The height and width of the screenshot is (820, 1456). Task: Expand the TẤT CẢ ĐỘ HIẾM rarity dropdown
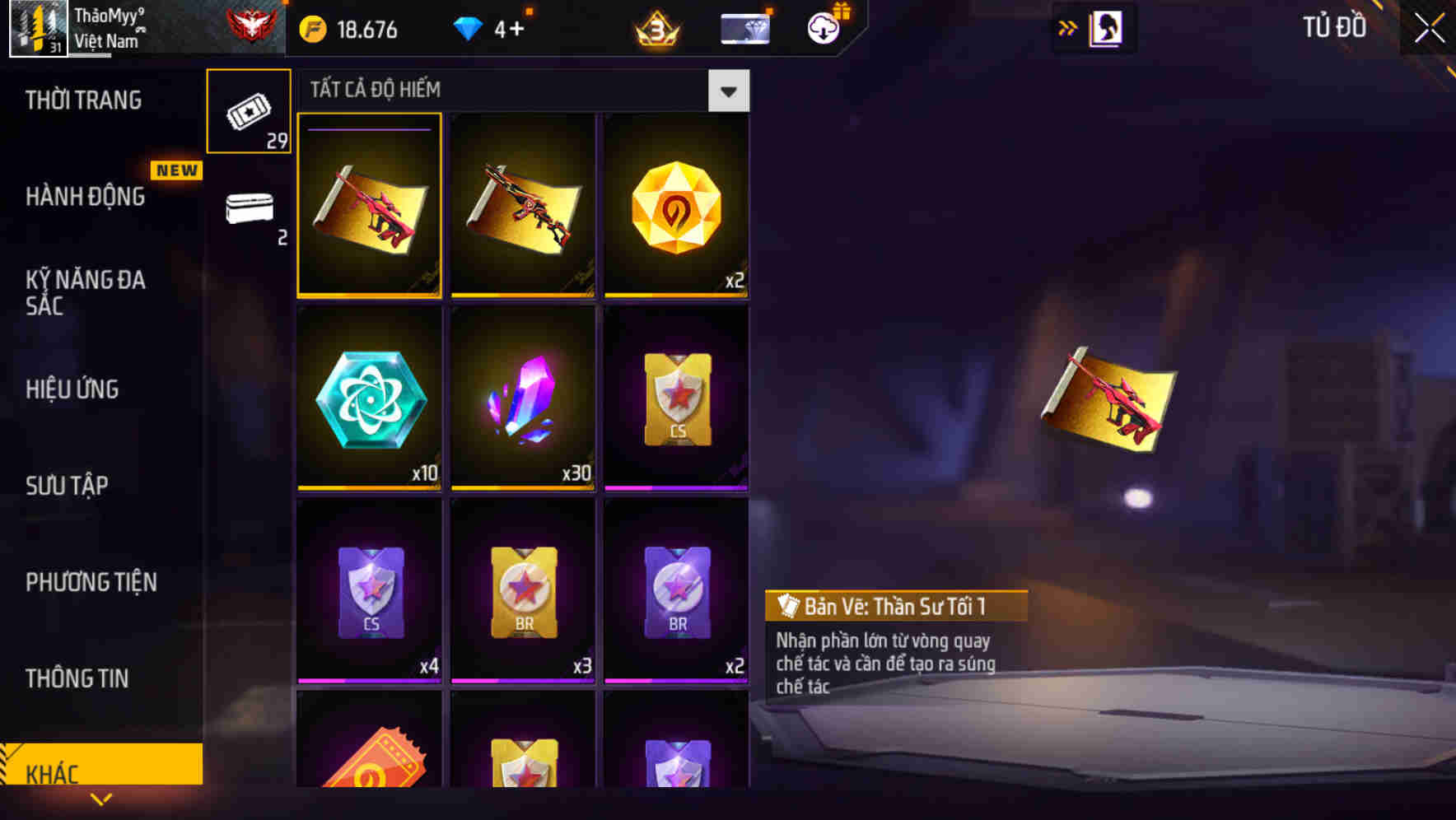[x=728, y=91]
